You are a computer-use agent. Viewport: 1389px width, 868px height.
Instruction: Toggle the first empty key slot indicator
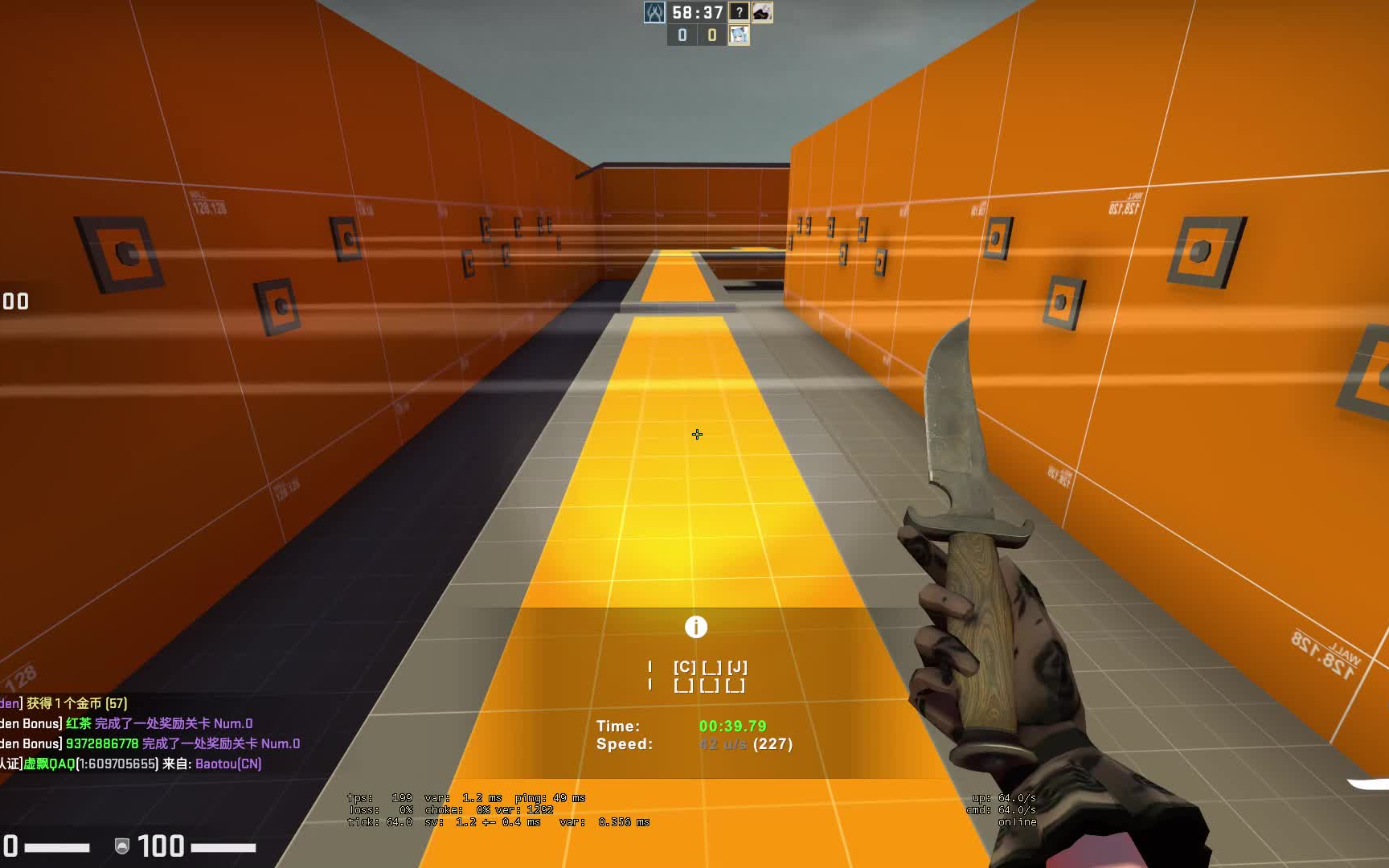coord(711,665)
